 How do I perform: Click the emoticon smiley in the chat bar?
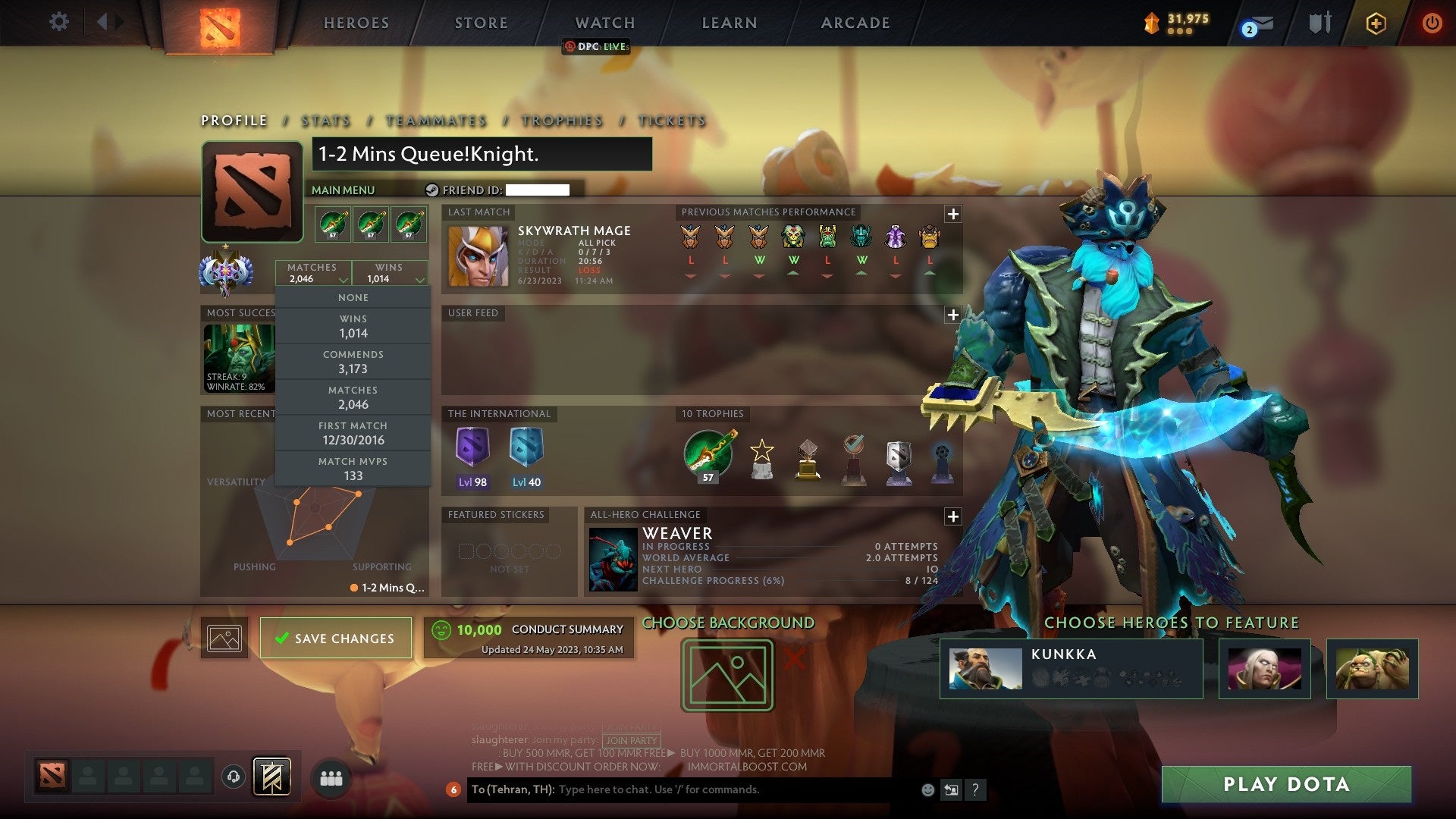pyautogui.click(x=927, y=789)
